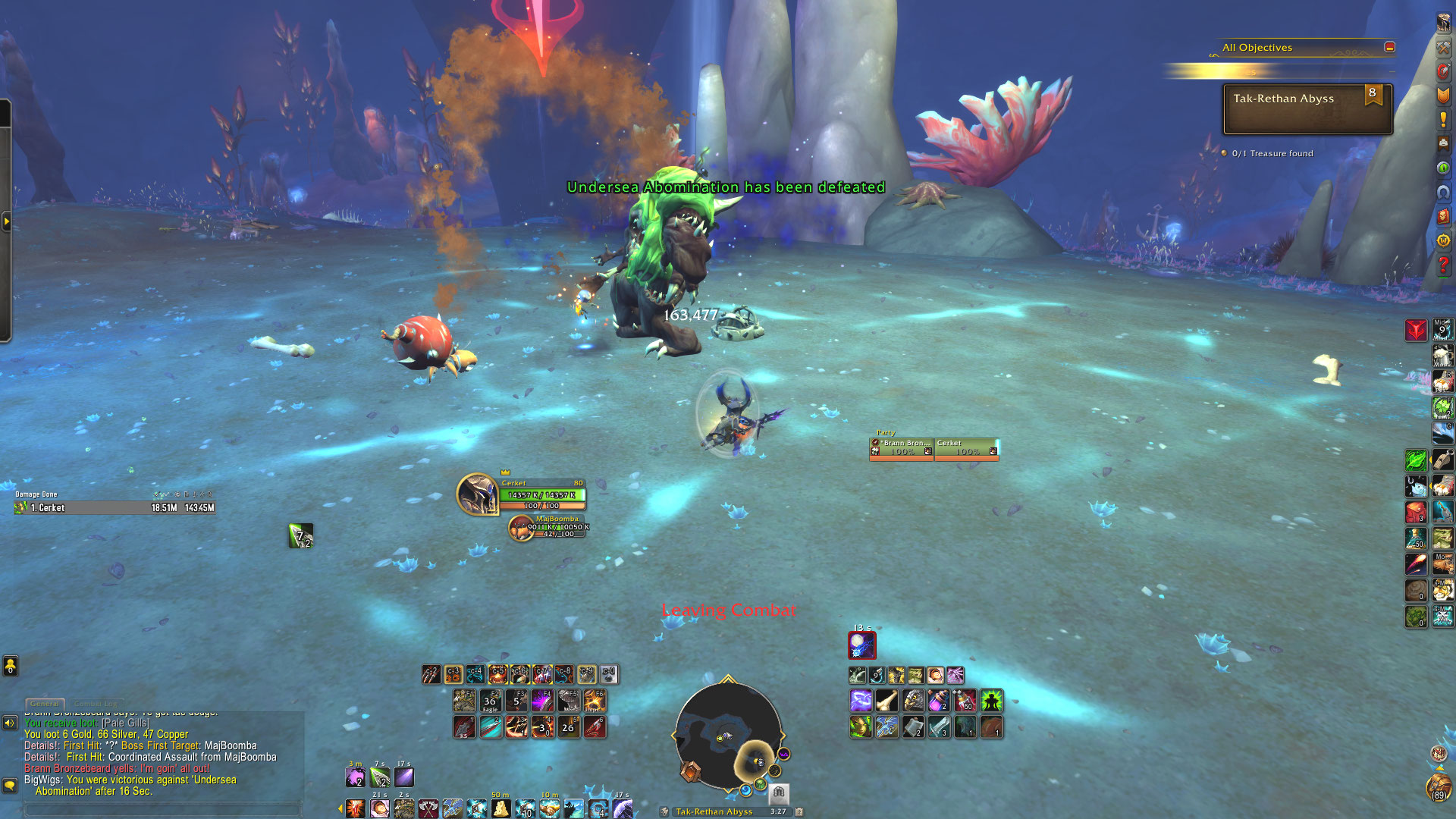Select MajBoomba pet frame
This screenshot has width=1456, height=819.
(x=521, y=528)
